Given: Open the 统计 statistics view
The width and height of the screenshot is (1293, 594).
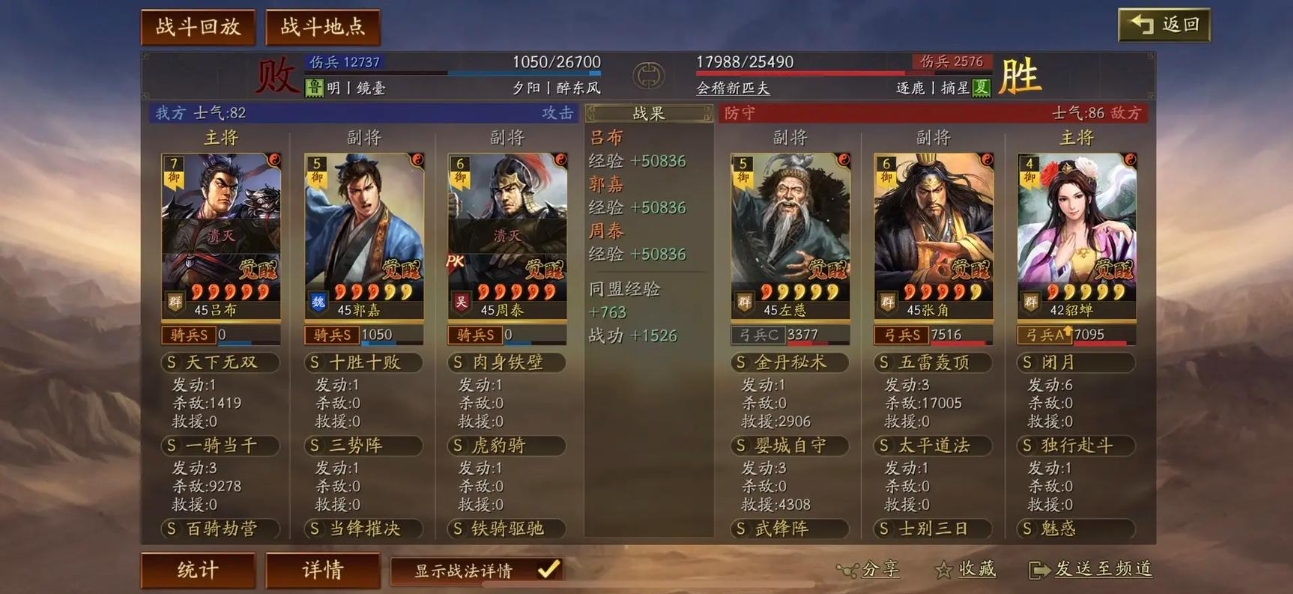Looking at the screenshot, I should coord(198,570).
